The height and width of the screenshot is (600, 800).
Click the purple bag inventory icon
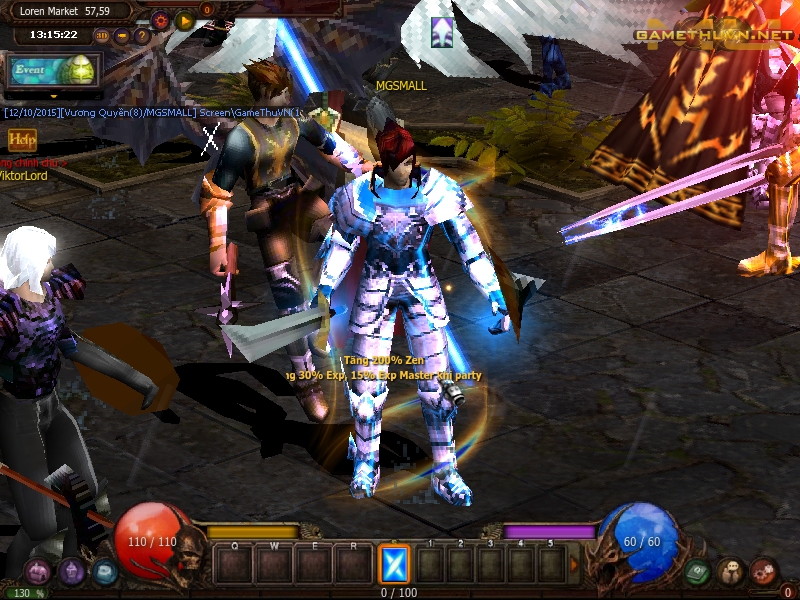(71, 572)
